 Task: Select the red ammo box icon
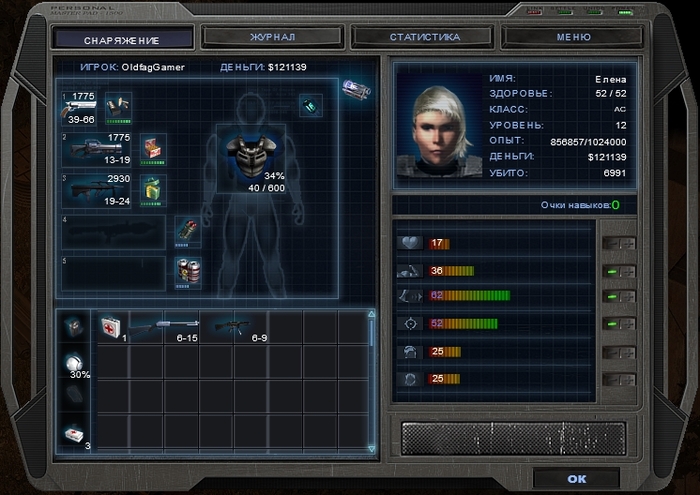point(152,148)
